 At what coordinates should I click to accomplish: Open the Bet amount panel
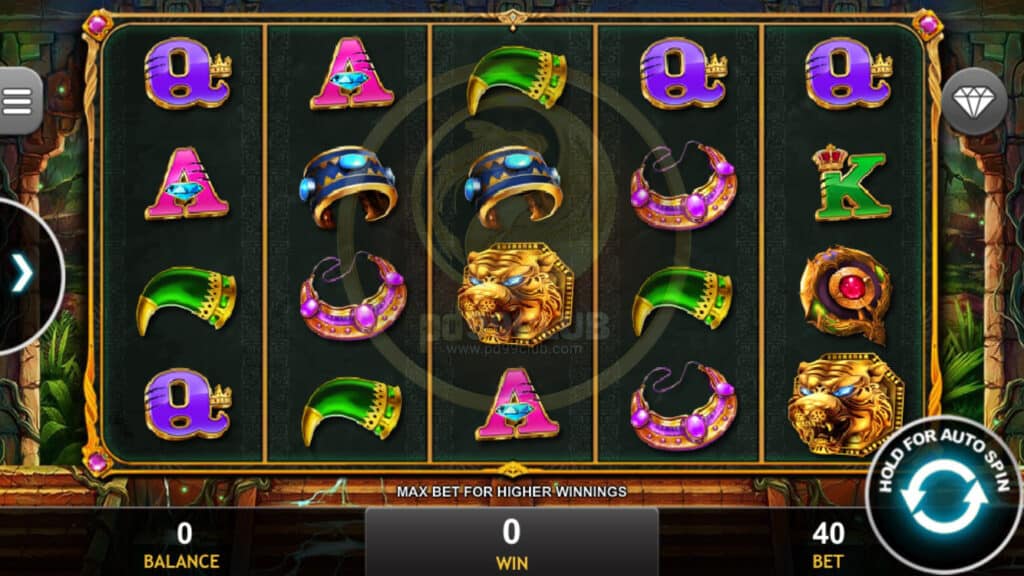(828, 543)
